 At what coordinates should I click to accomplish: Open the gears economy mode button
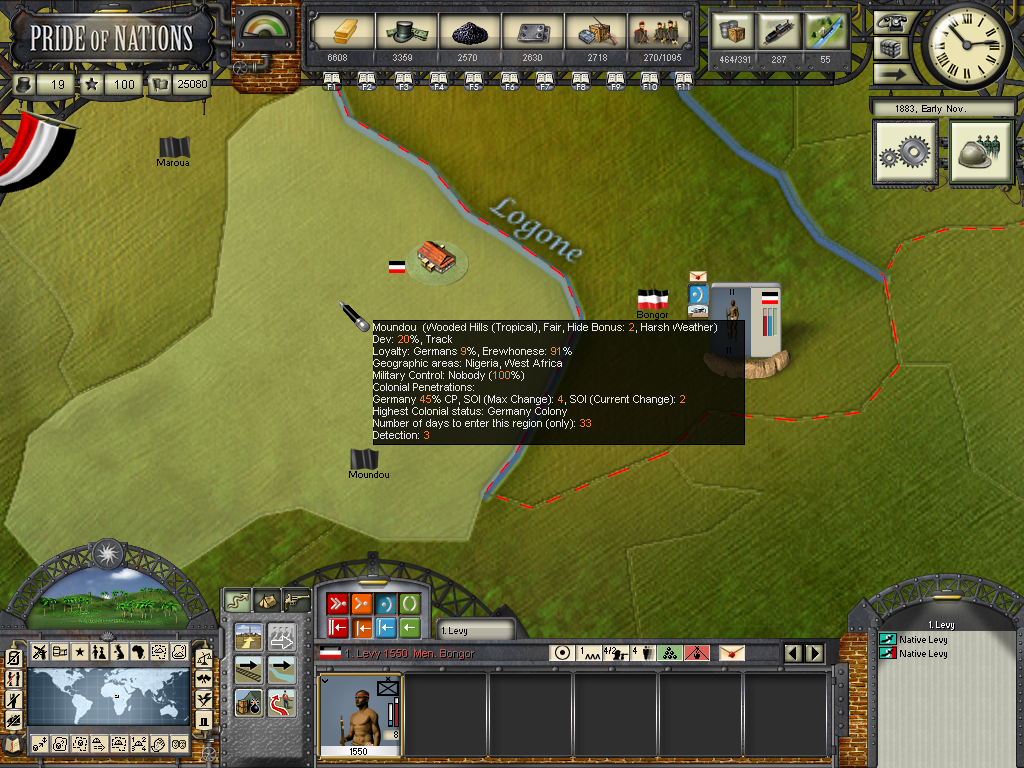click(x=906, y=152)
